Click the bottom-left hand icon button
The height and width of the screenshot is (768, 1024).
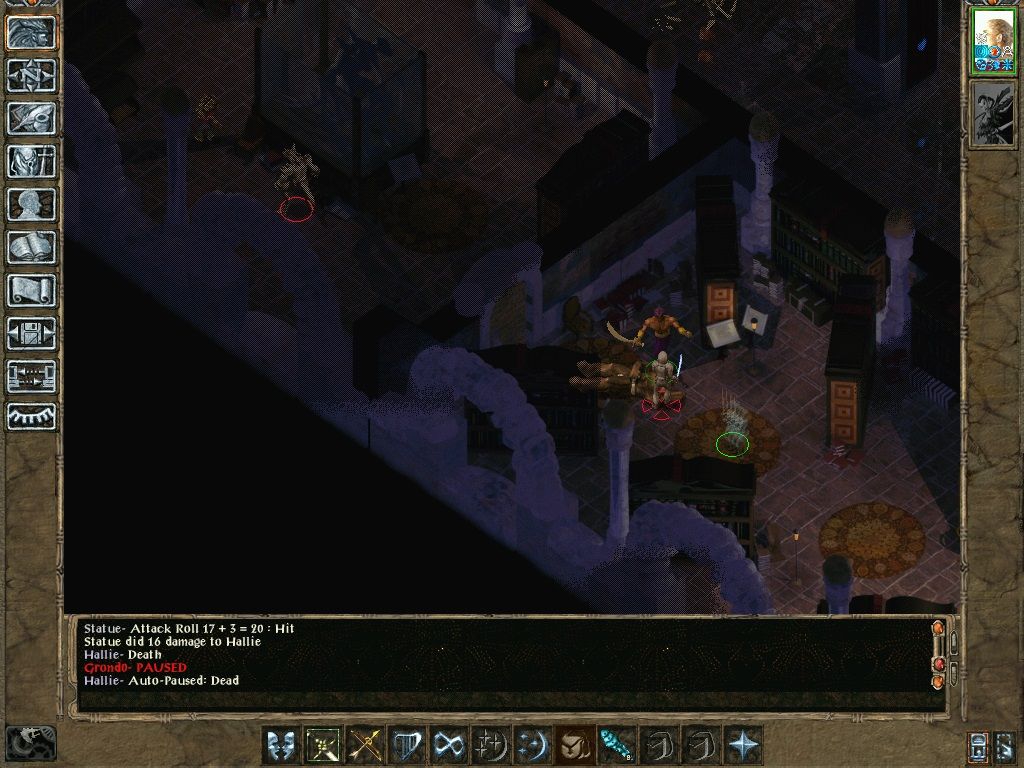click(x=31, y=741)
